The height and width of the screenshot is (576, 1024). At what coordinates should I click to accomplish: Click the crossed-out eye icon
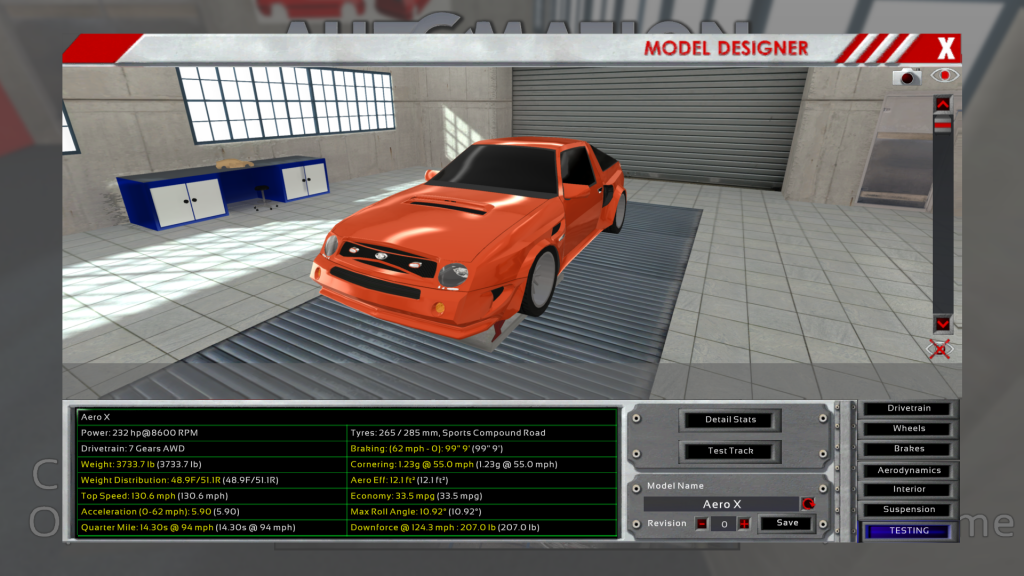(940, 348)
